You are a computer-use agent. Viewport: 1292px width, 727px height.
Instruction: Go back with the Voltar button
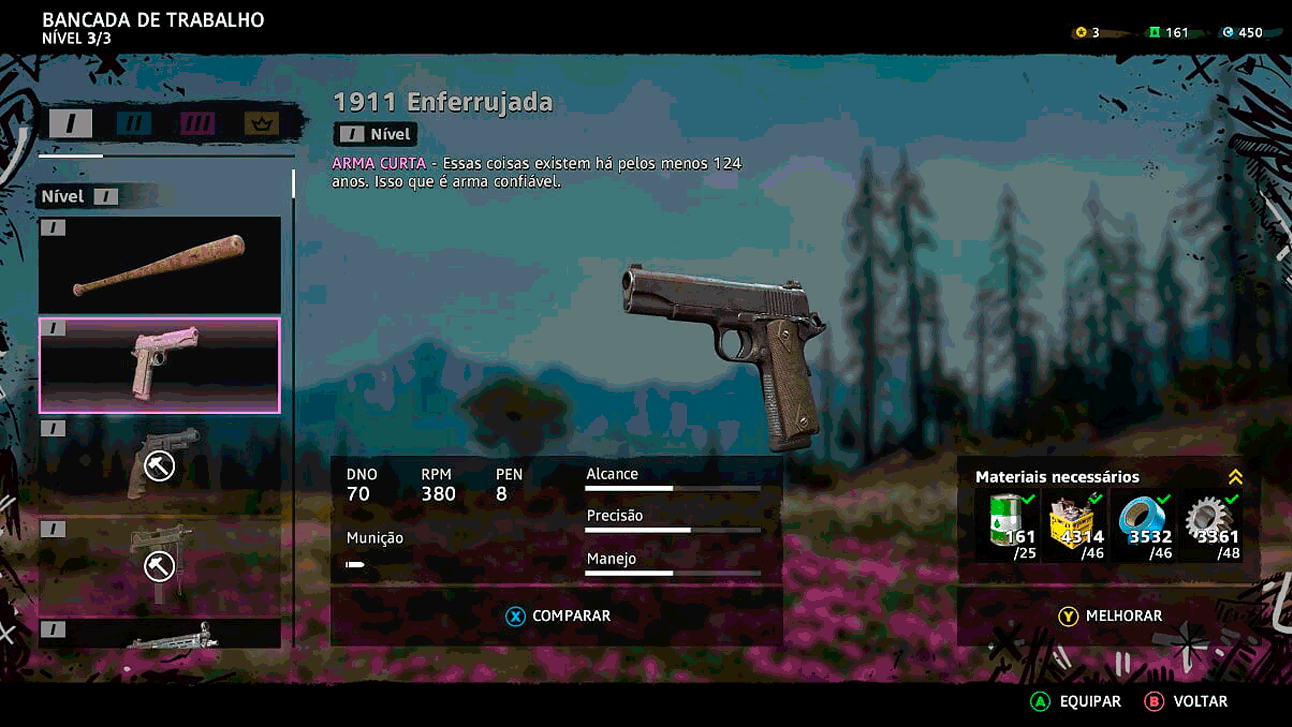[x=1187, y=702]
